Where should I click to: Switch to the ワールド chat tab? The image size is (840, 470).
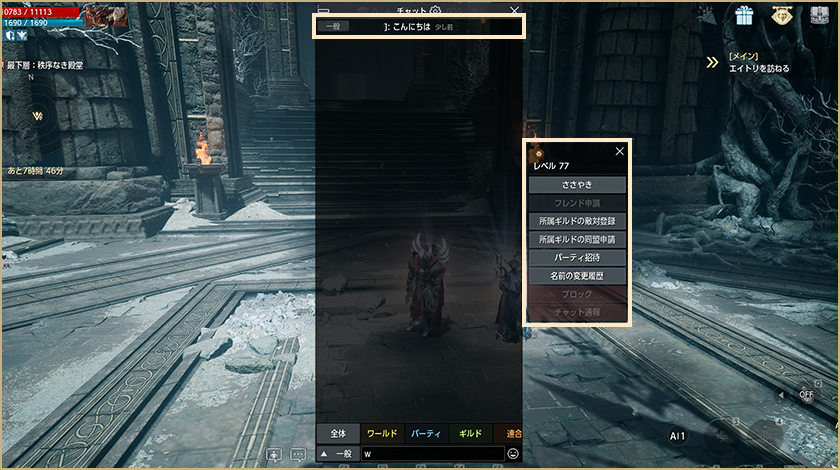(x=382, y=434)
